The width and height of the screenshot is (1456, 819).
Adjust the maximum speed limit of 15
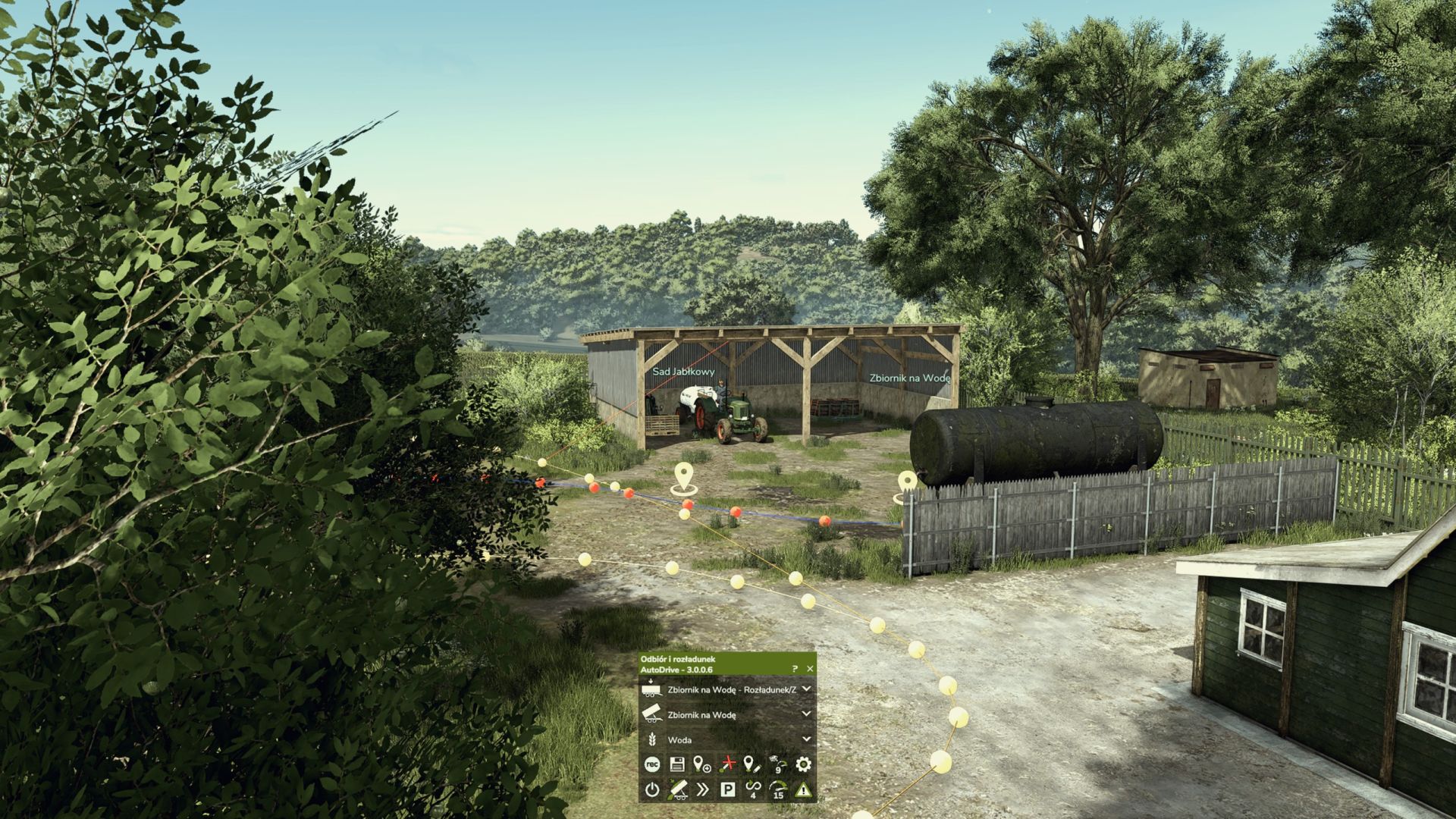pyautogui.click(x=777, y=789)
